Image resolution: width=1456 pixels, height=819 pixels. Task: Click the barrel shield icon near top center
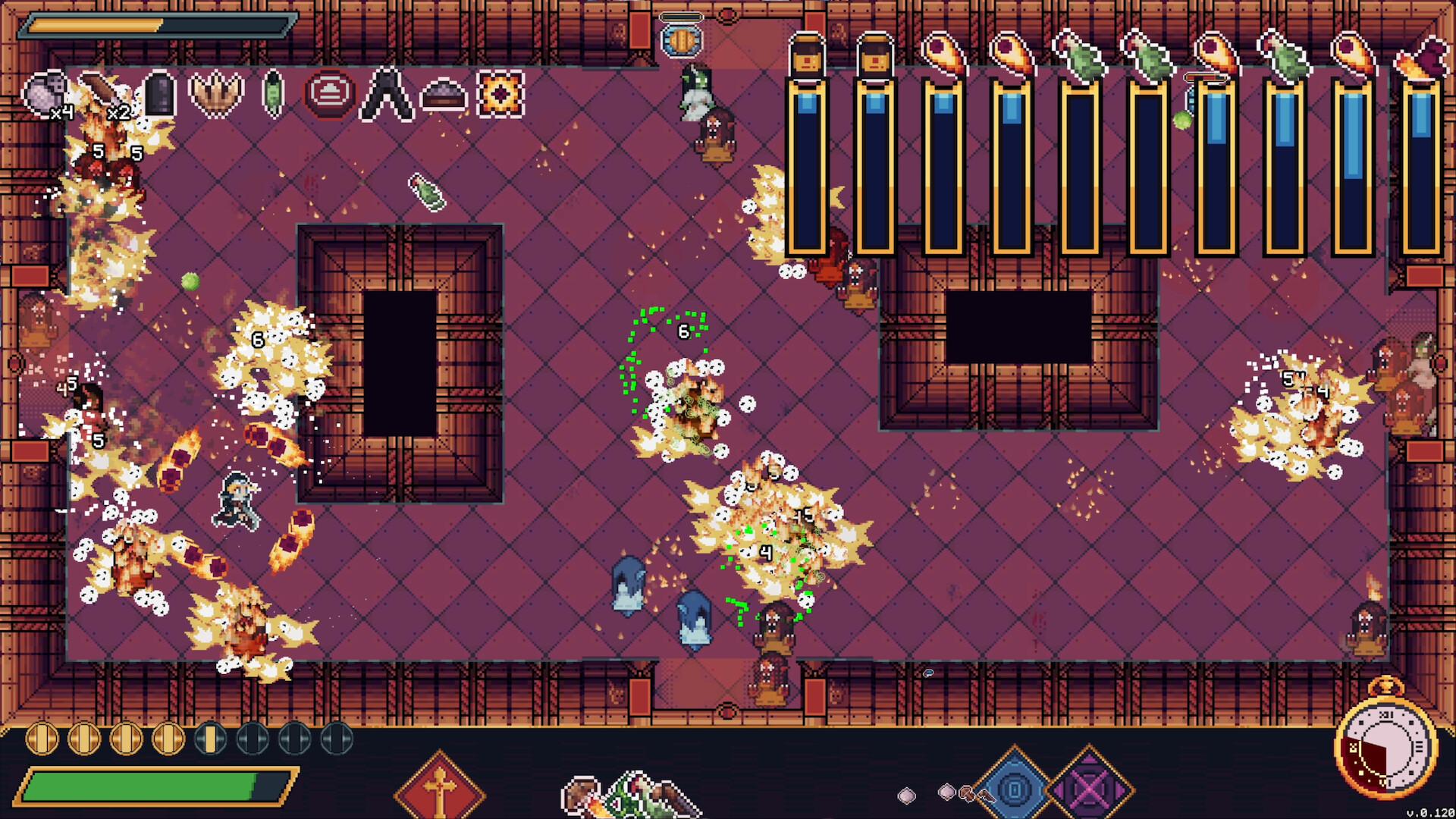pyautogui.click(x=682, y=42)
